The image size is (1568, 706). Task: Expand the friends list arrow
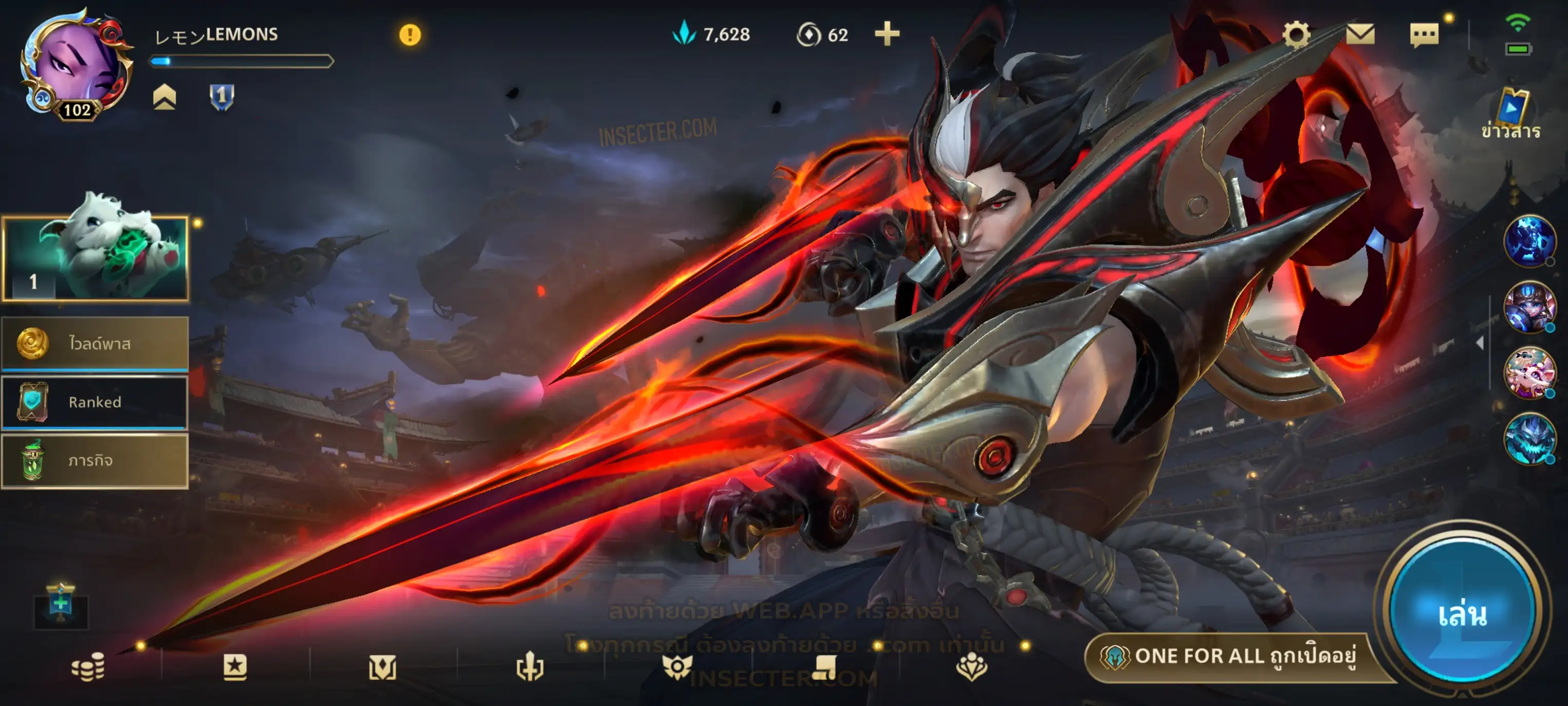(x=1480, y=343)
